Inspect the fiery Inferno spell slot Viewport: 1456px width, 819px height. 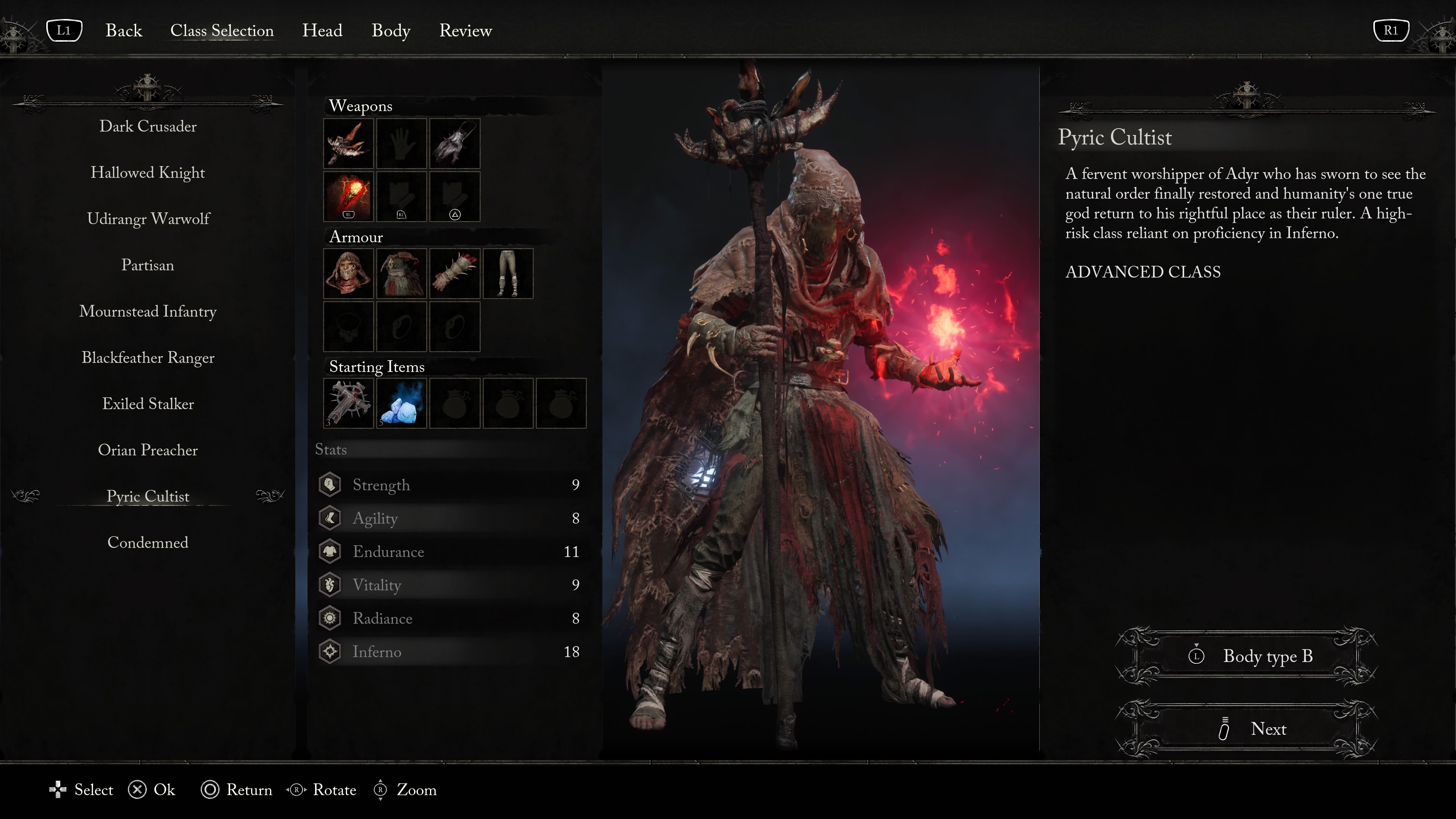348,196
